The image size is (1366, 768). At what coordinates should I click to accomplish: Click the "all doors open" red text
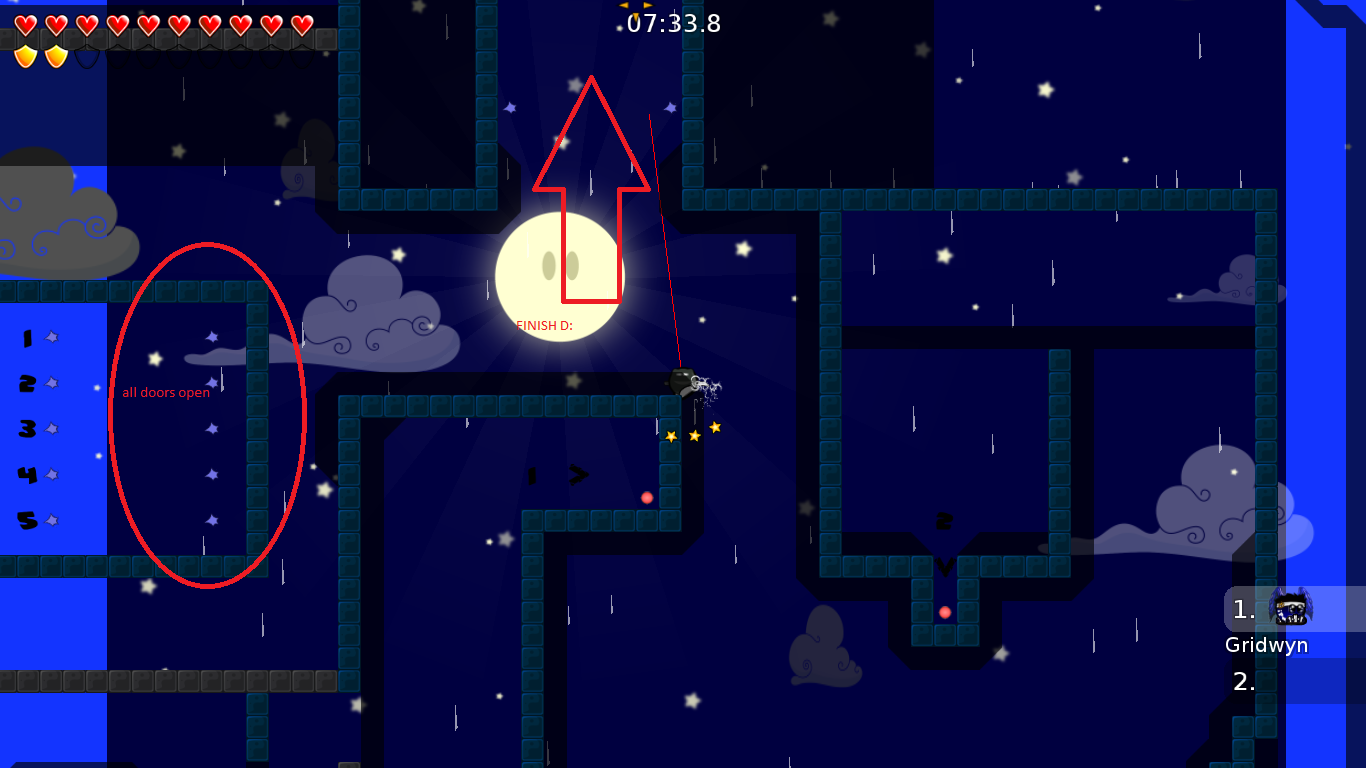[x=166, y=392]
